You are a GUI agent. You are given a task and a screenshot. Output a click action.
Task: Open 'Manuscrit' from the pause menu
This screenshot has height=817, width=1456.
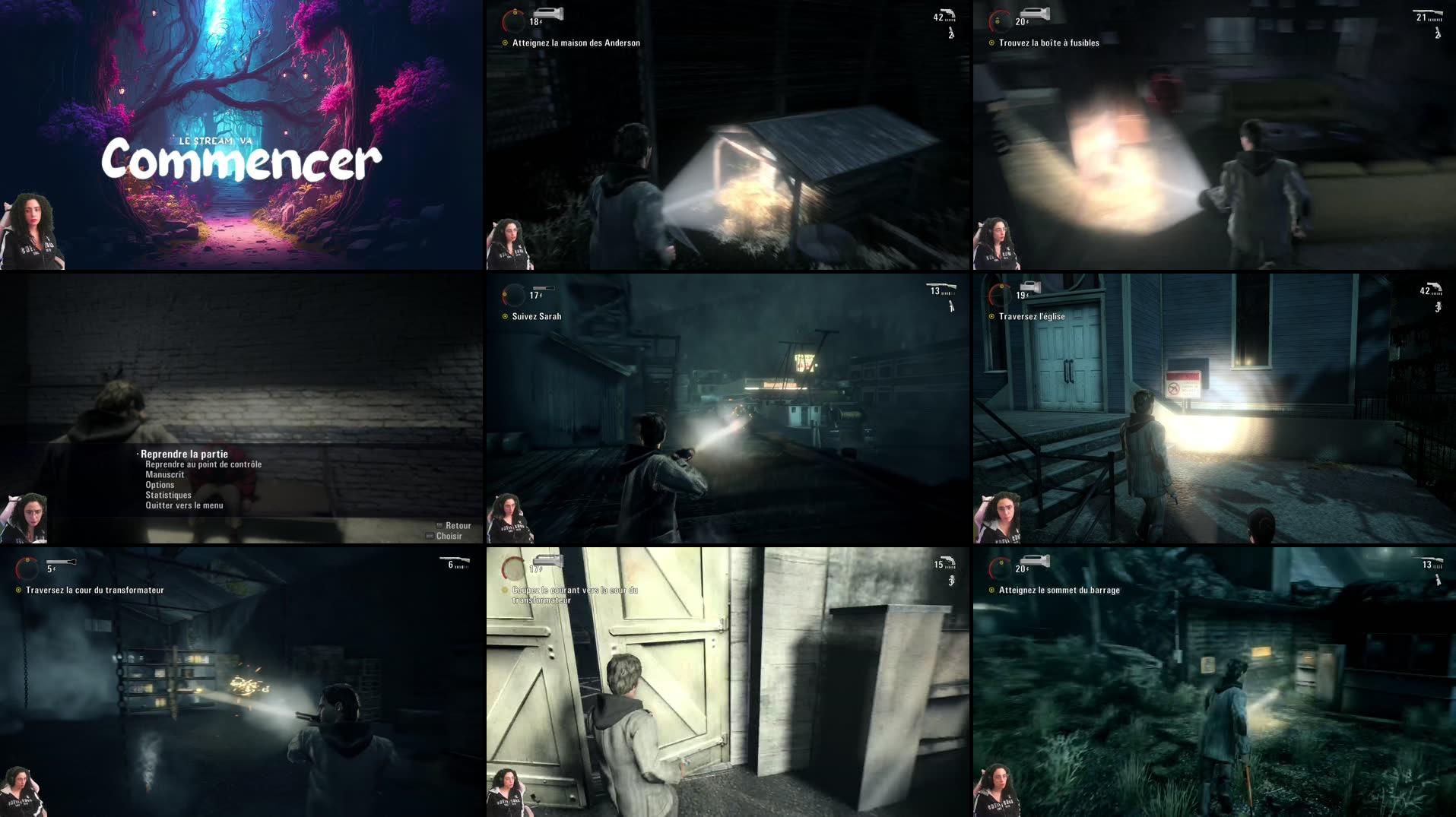164,473
